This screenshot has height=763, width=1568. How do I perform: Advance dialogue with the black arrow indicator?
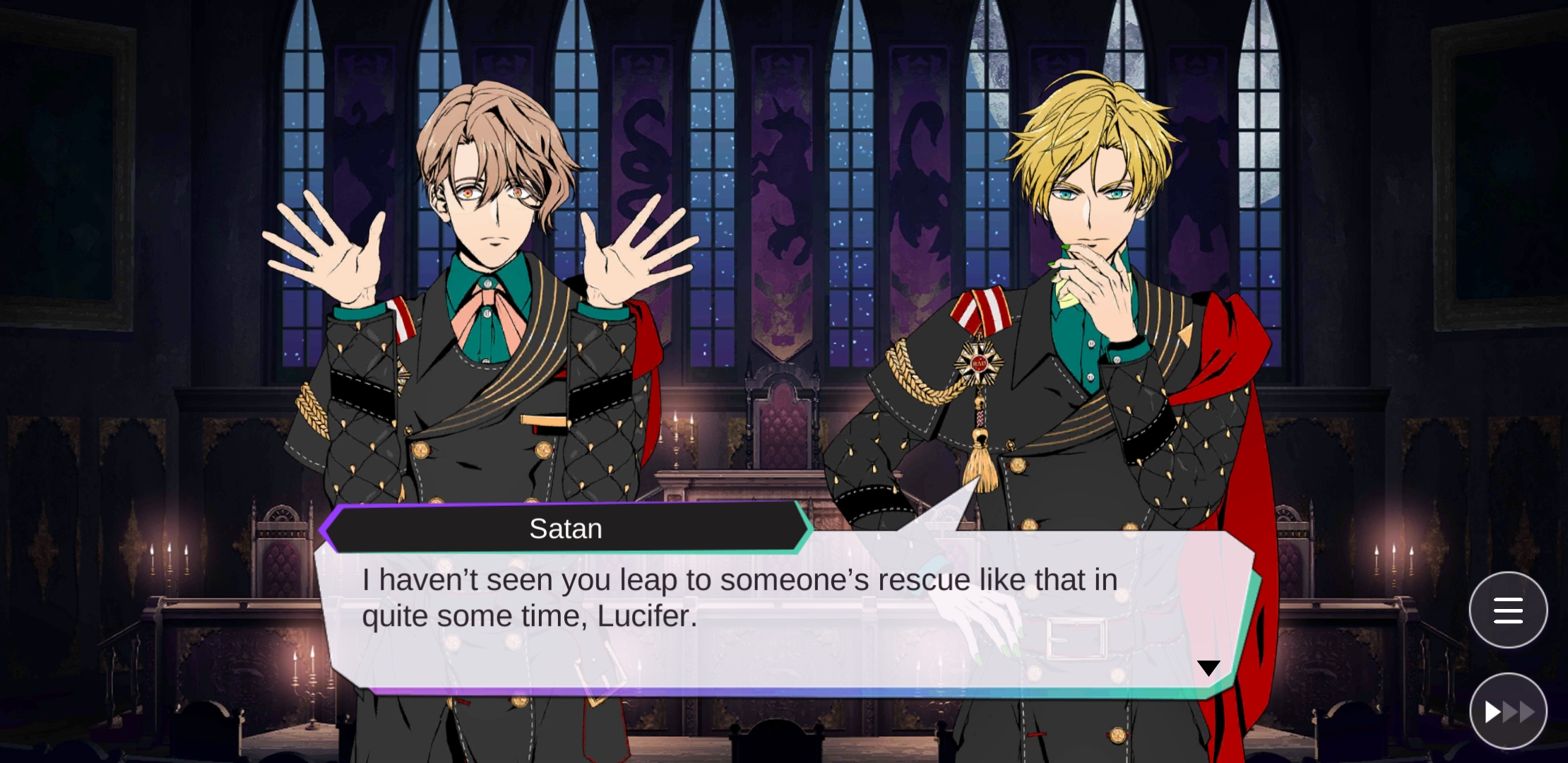click(x=1208, y=668)
